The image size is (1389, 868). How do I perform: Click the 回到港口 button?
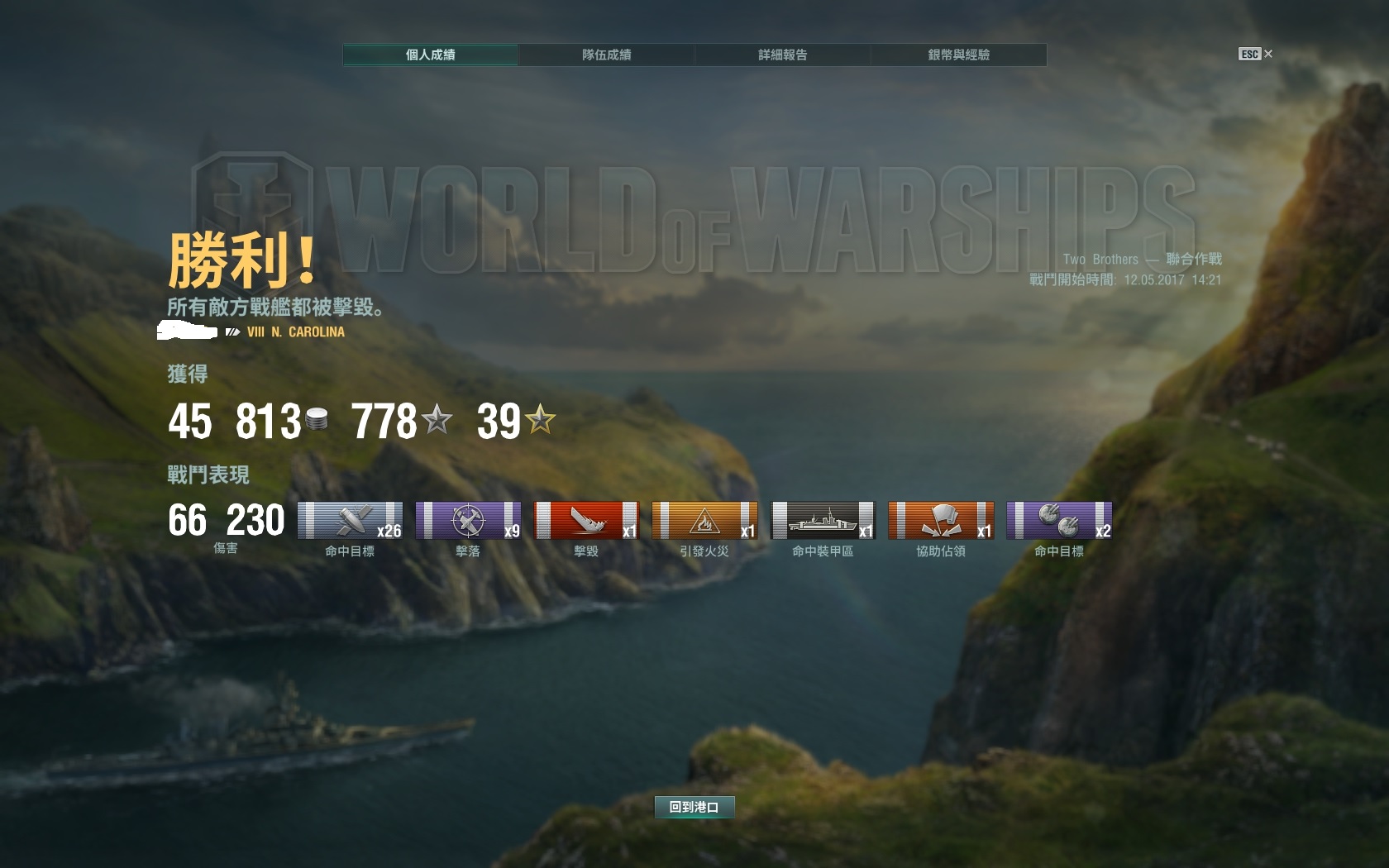(x=694, y=807)
